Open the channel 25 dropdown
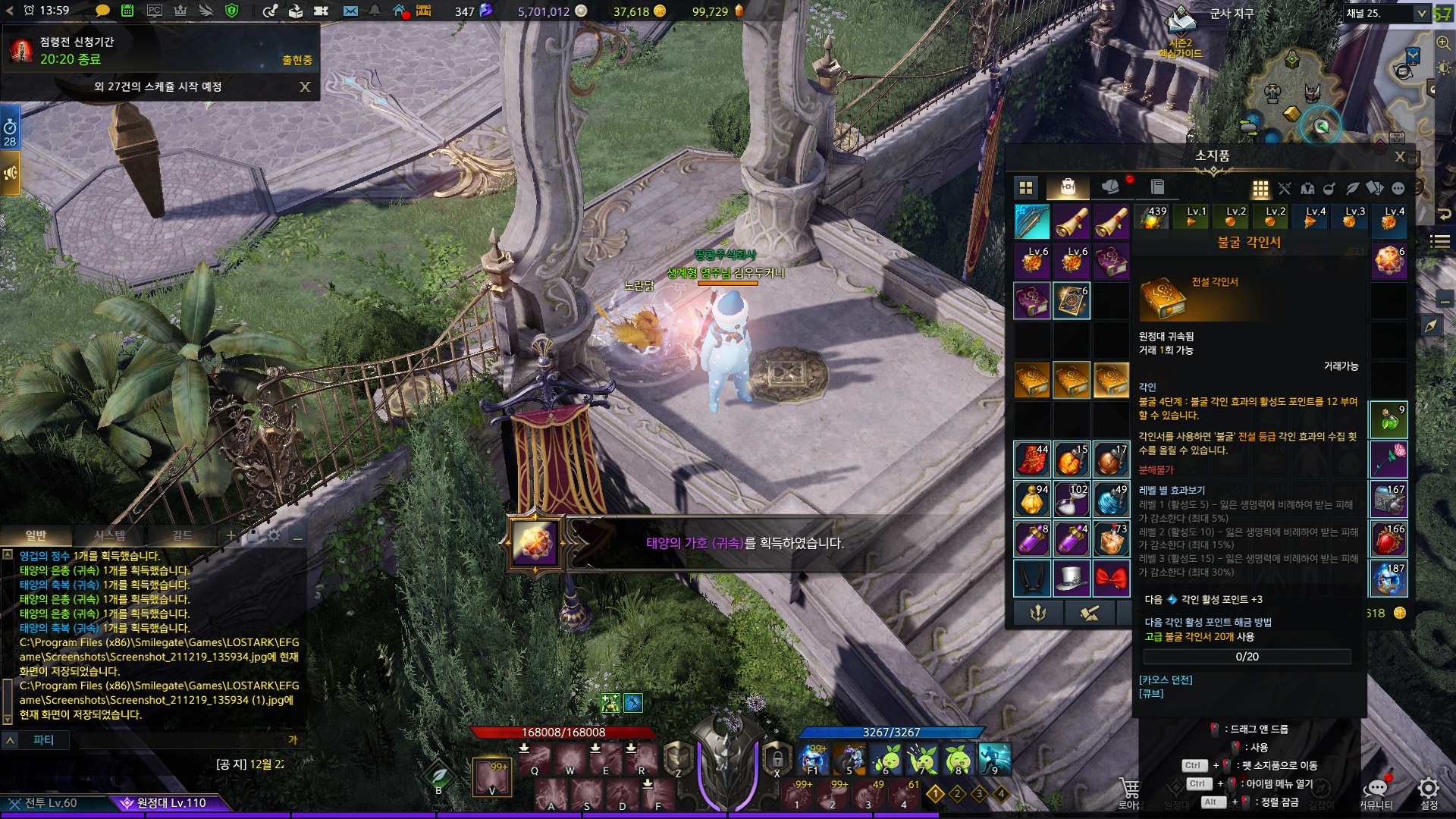This screenshot has width=1456, height=819. 1421,14
